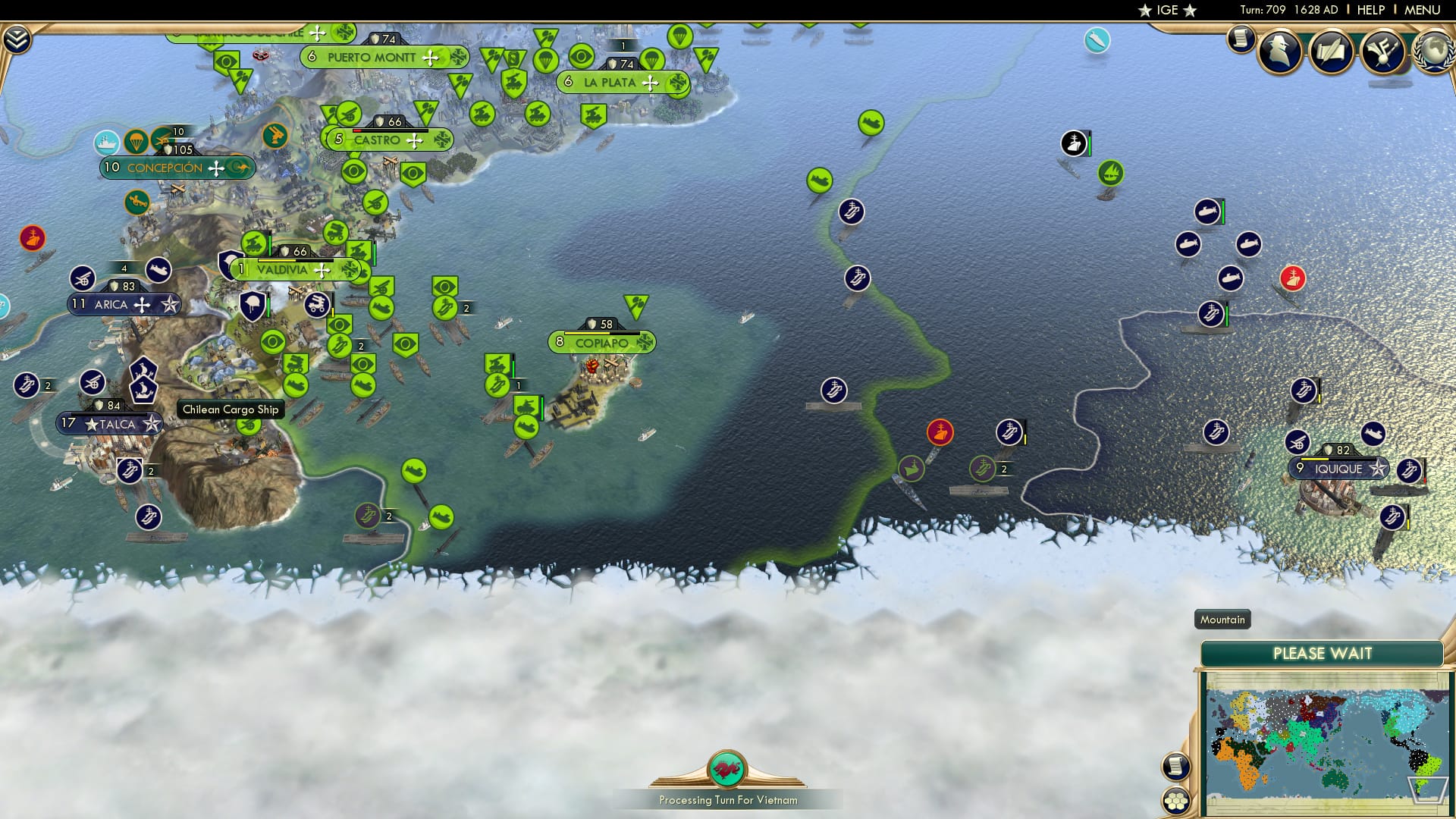Toggle the red enemy destroyer marker near Iquique
Image resolution: width=1456 pixels, height=819 pixels.
click(1291, 278)
